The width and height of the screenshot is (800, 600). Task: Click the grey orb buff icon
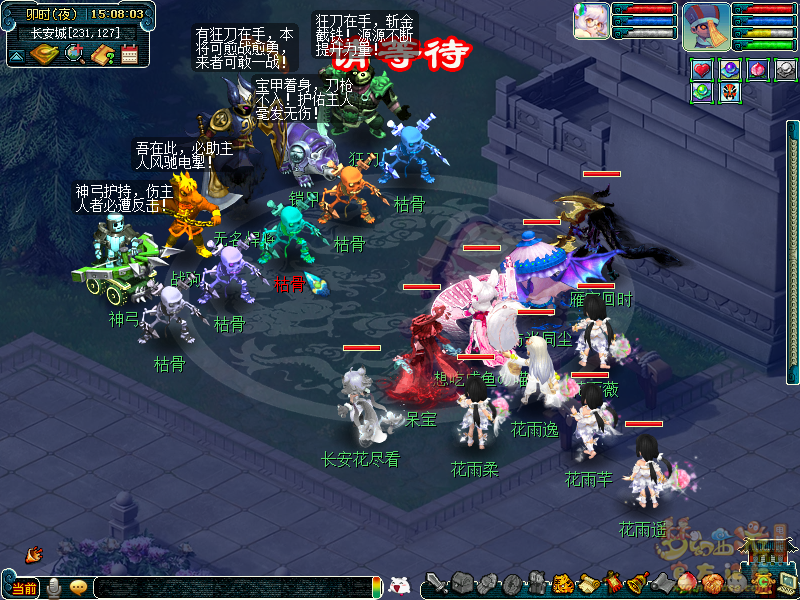tap(787, 69)
